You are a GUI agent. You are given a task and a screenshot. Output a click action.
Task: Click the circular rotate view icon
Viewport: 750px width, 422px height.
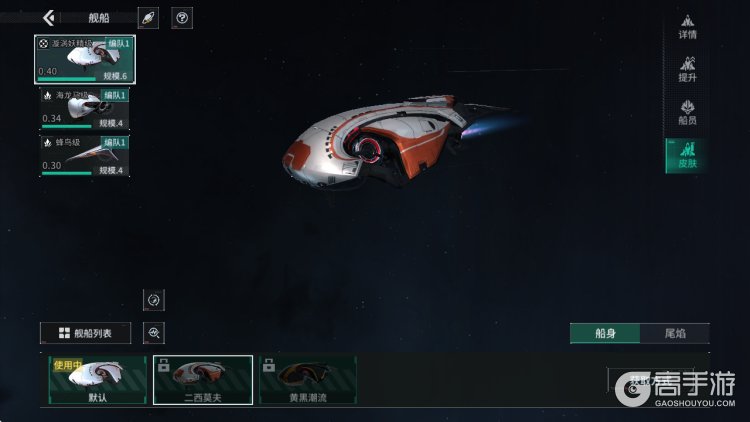[x=154, y=299]
